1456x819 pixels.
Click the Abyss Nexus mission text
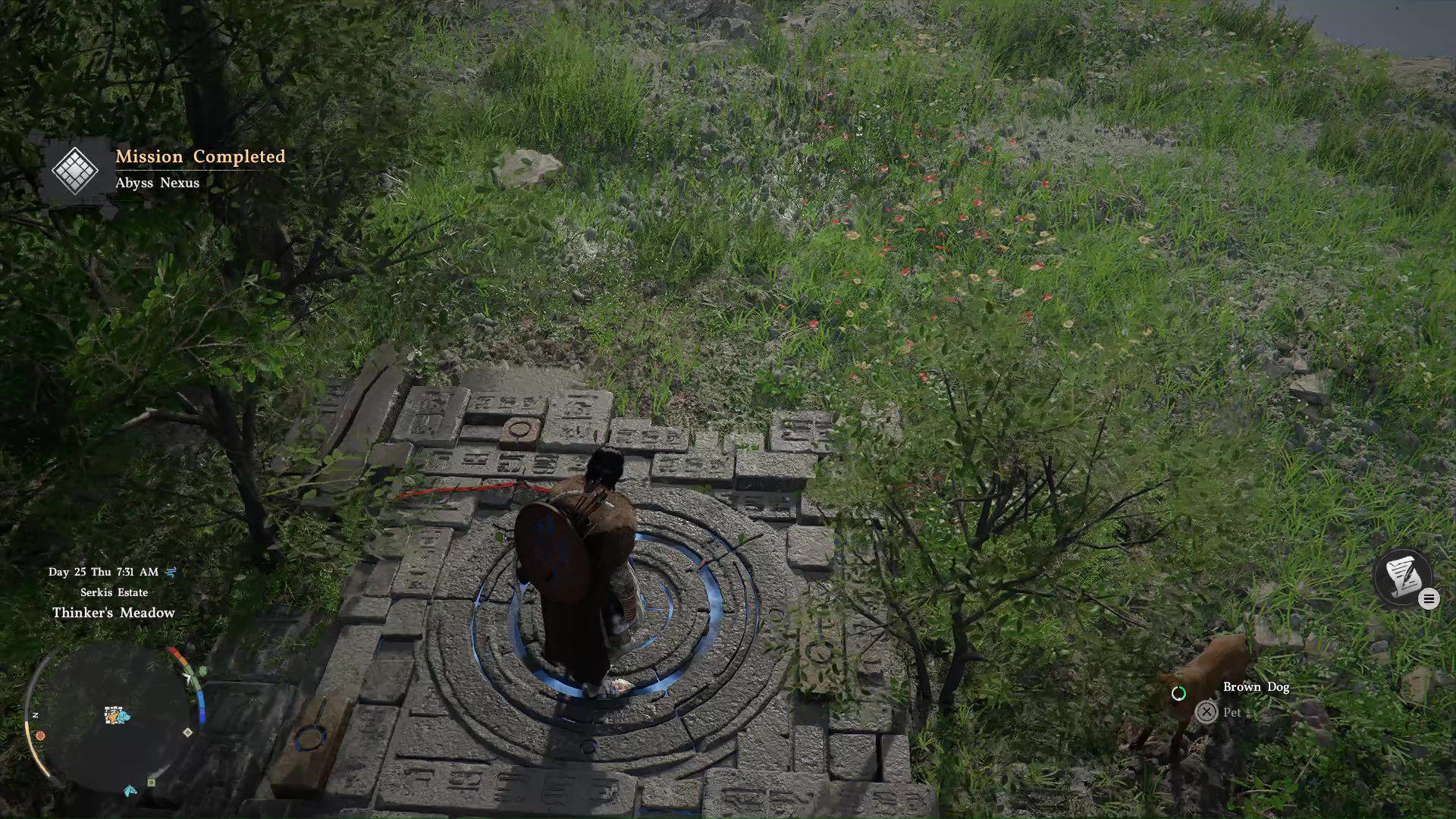[x=158, y=183]
